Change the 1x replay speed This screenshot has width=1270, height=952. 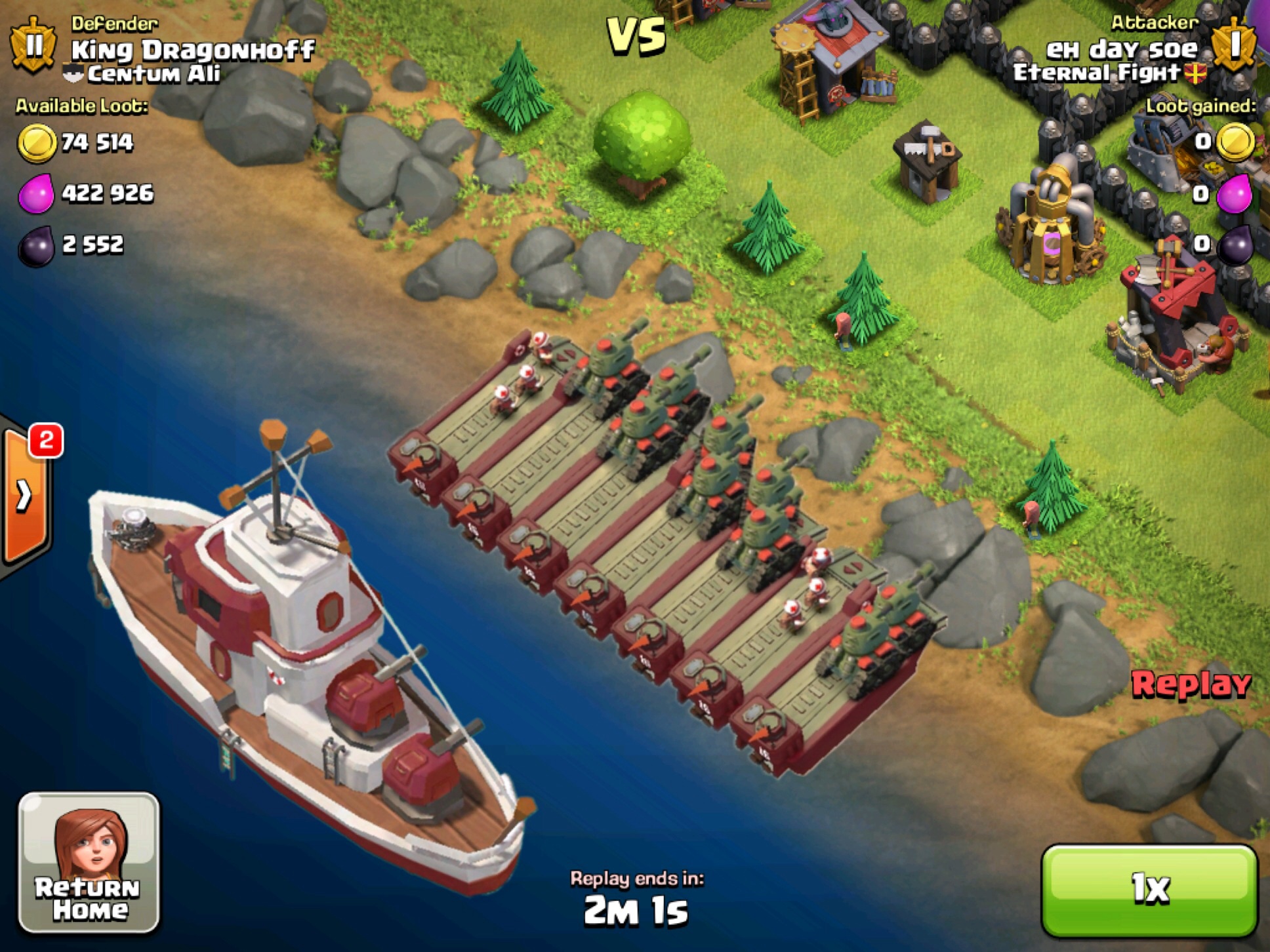click(1149, 890)
